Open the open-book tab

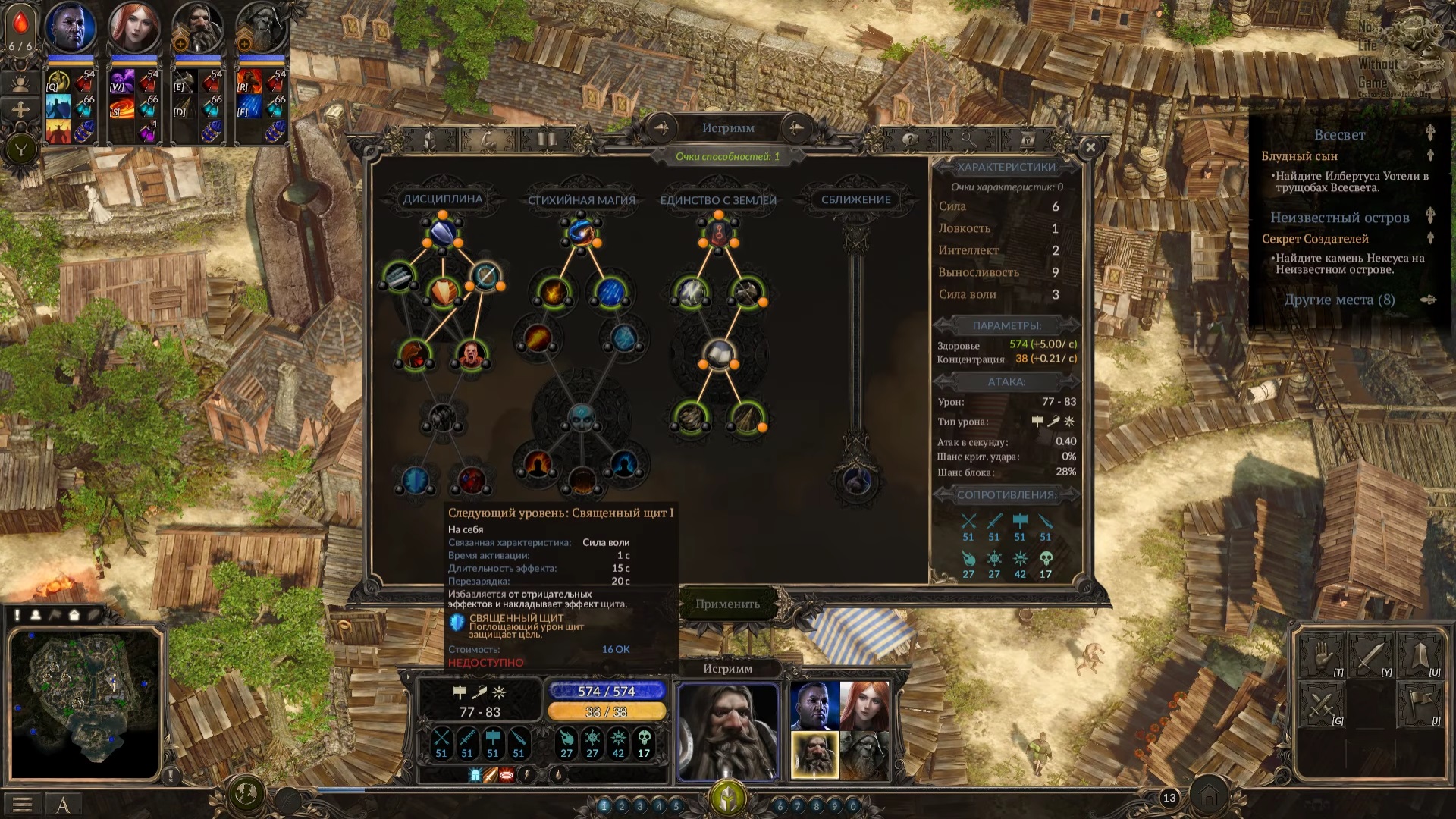pos(546,140)
